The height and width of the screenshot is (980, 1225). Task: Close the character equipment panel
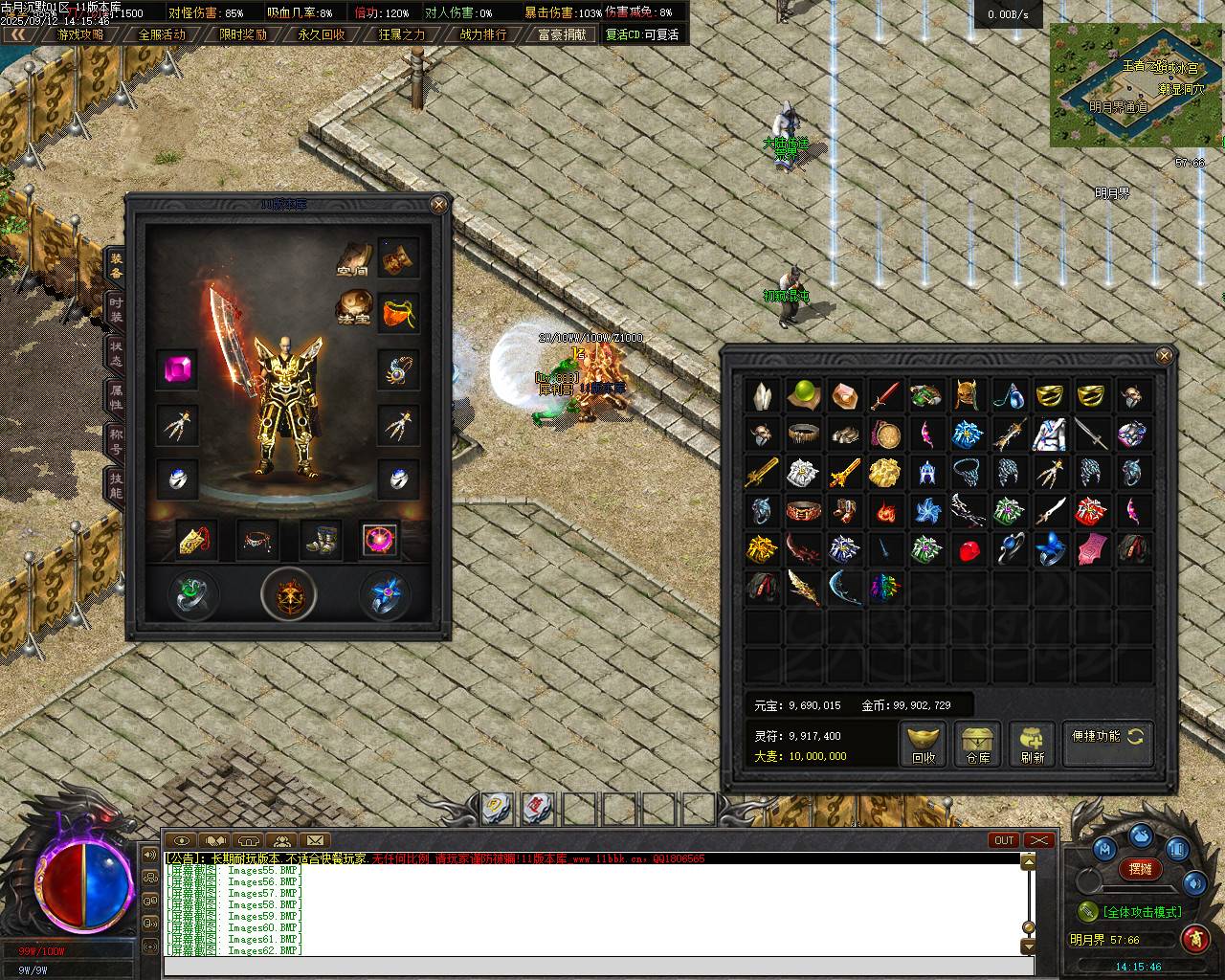pos(438,205)
